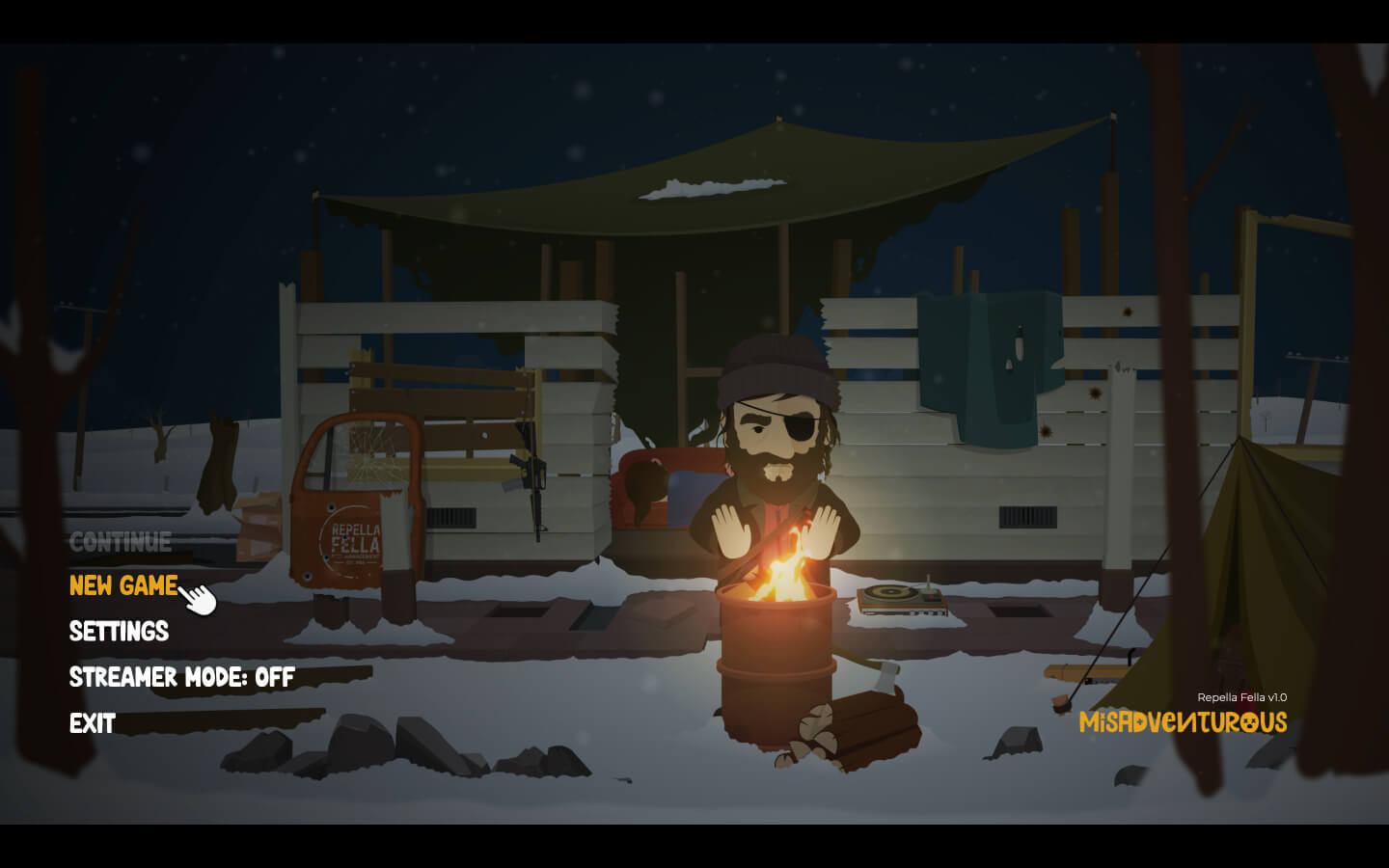Open the Settings menu
Screen dimensions: 1389x868
point(119,632)
